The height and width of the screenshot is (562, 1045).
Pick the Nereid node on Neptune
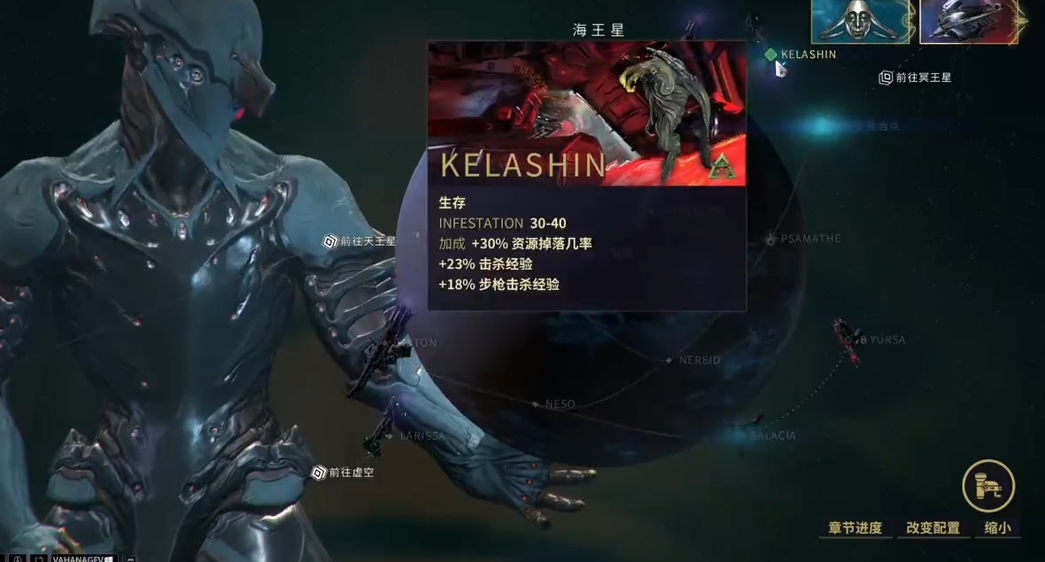tap(670, 360)
